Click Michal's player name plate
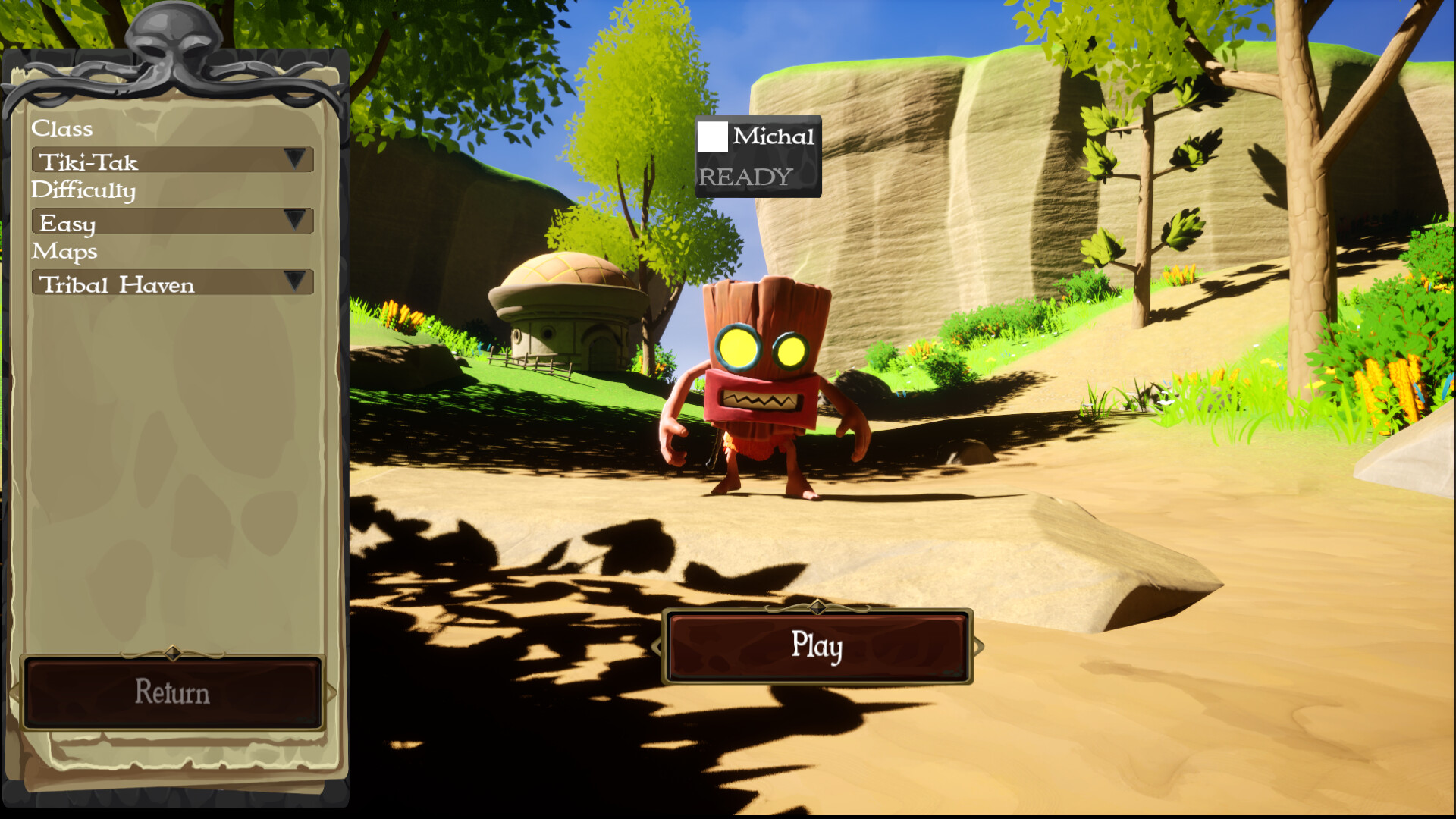 (x=772, y=137)
